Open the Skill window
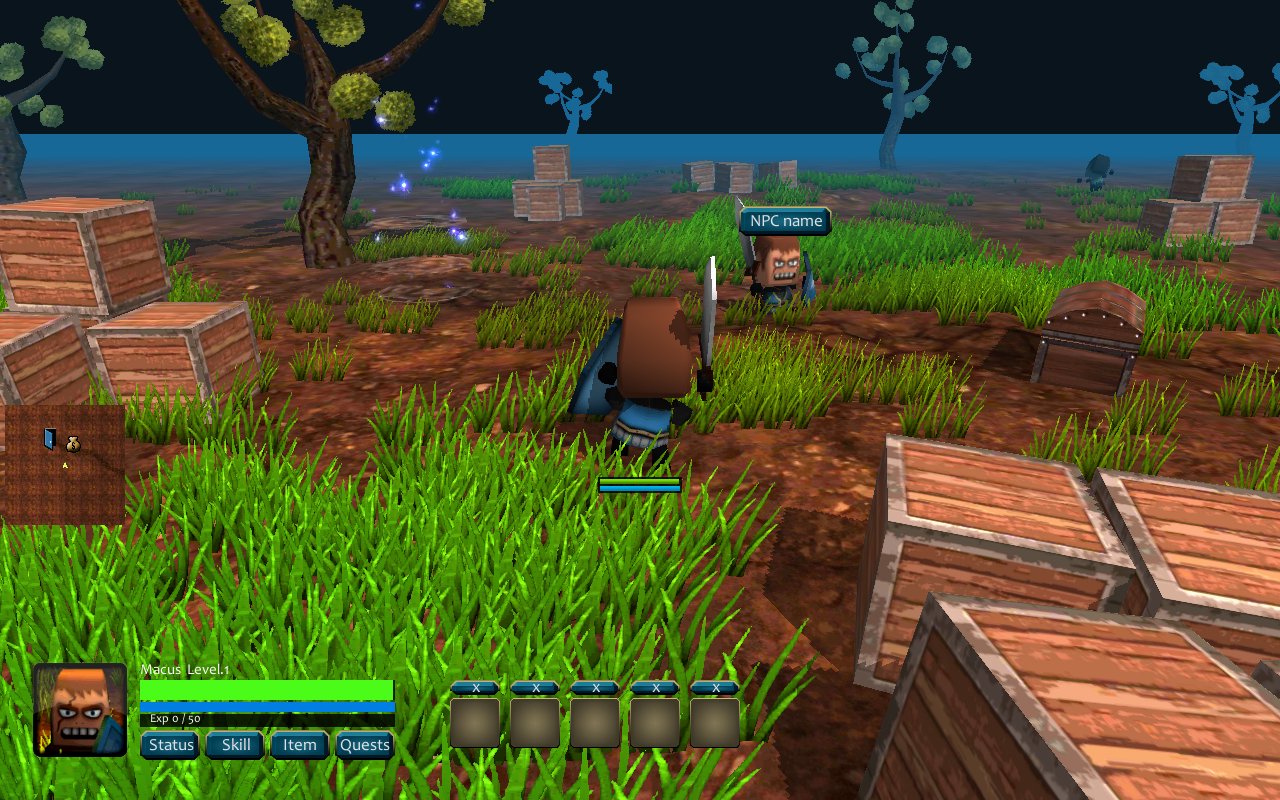This screenshot has width=1280, height=800. pos(234,745)
